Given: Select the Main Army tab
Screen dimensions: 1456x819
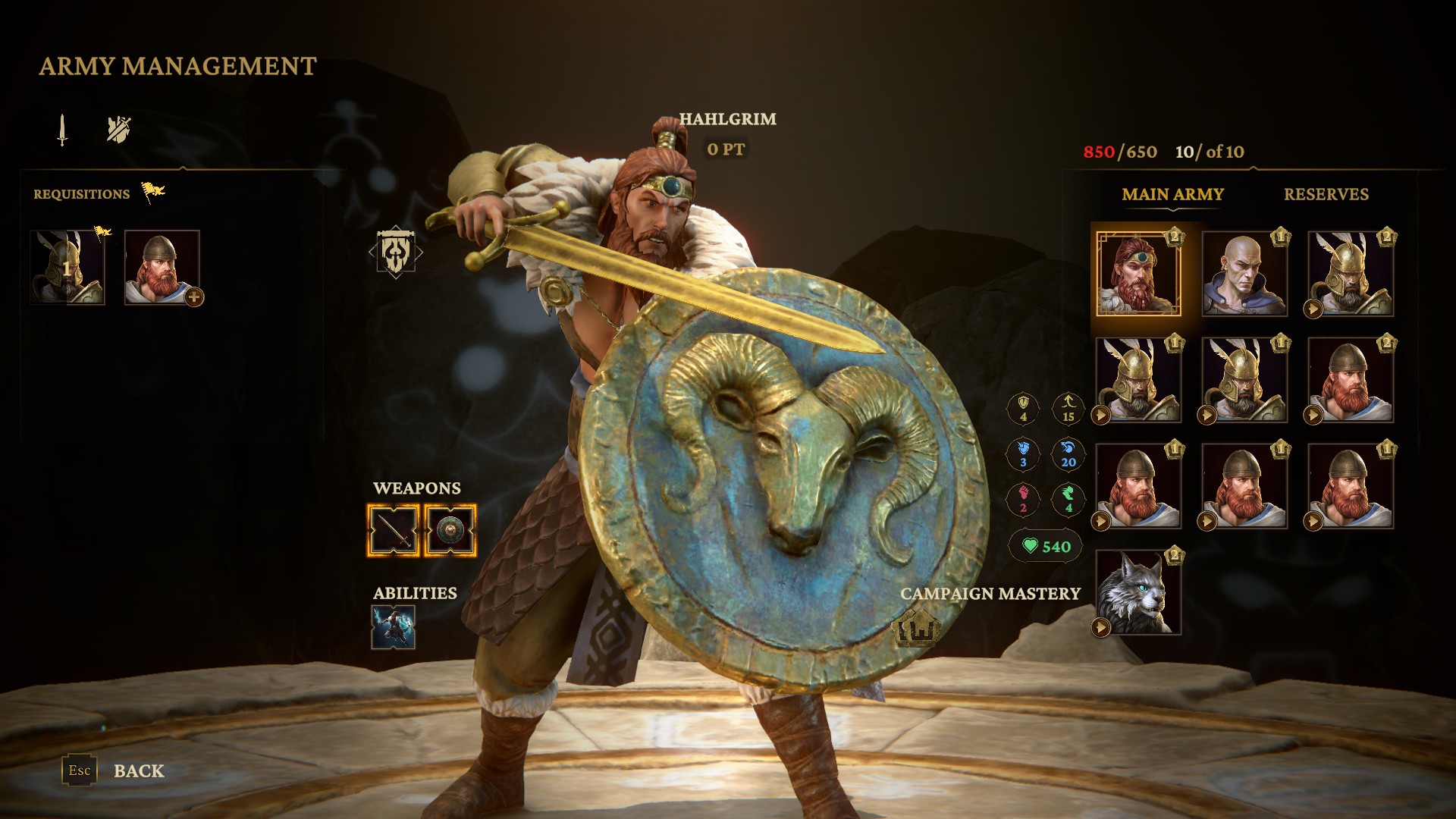Looking at the screenshot, I should [1172, 195].
